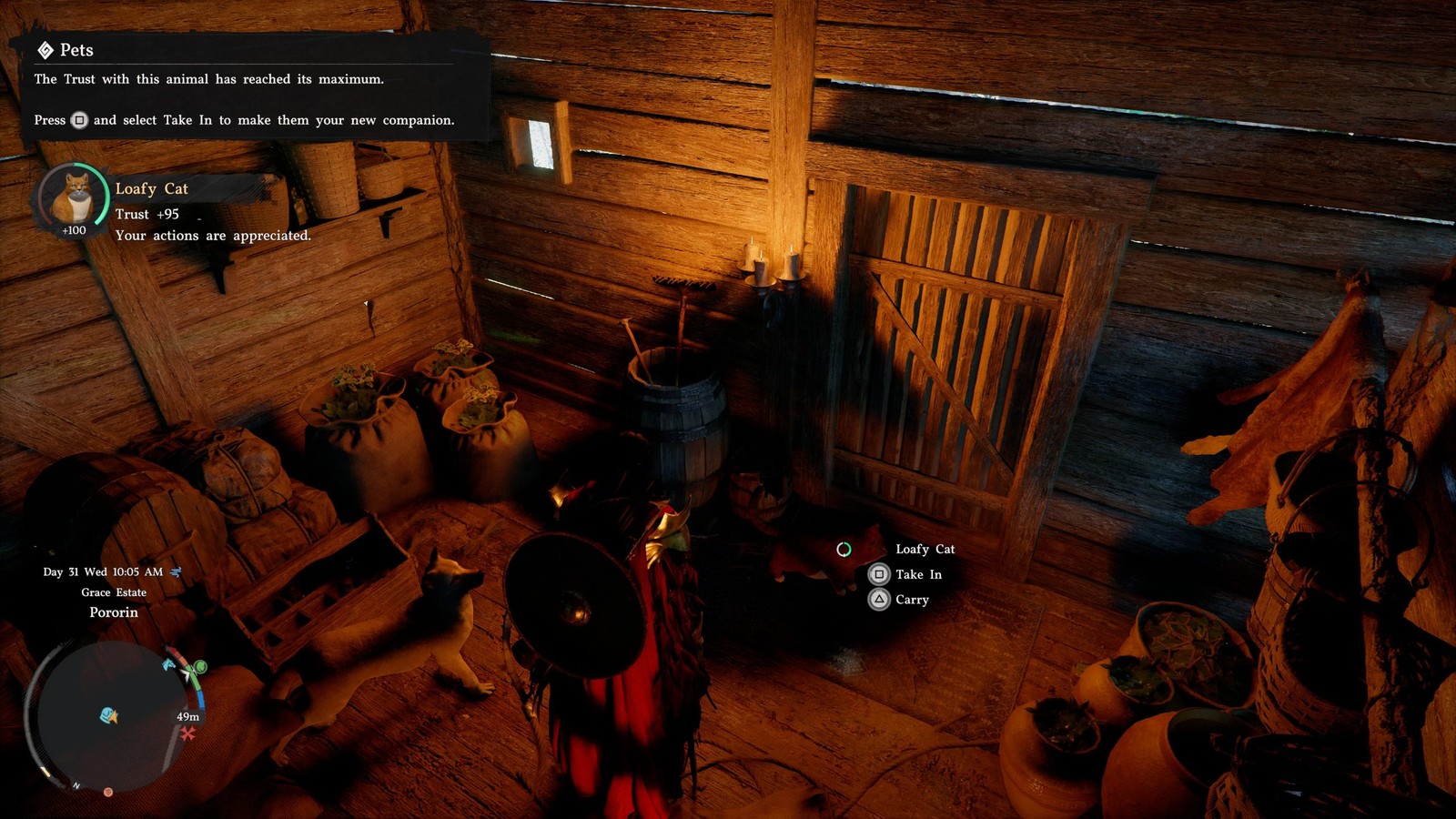The width and height of the screenshot is (1456, 819).
Task: Select the red cross marker on minimap
Action: point(187,733)
